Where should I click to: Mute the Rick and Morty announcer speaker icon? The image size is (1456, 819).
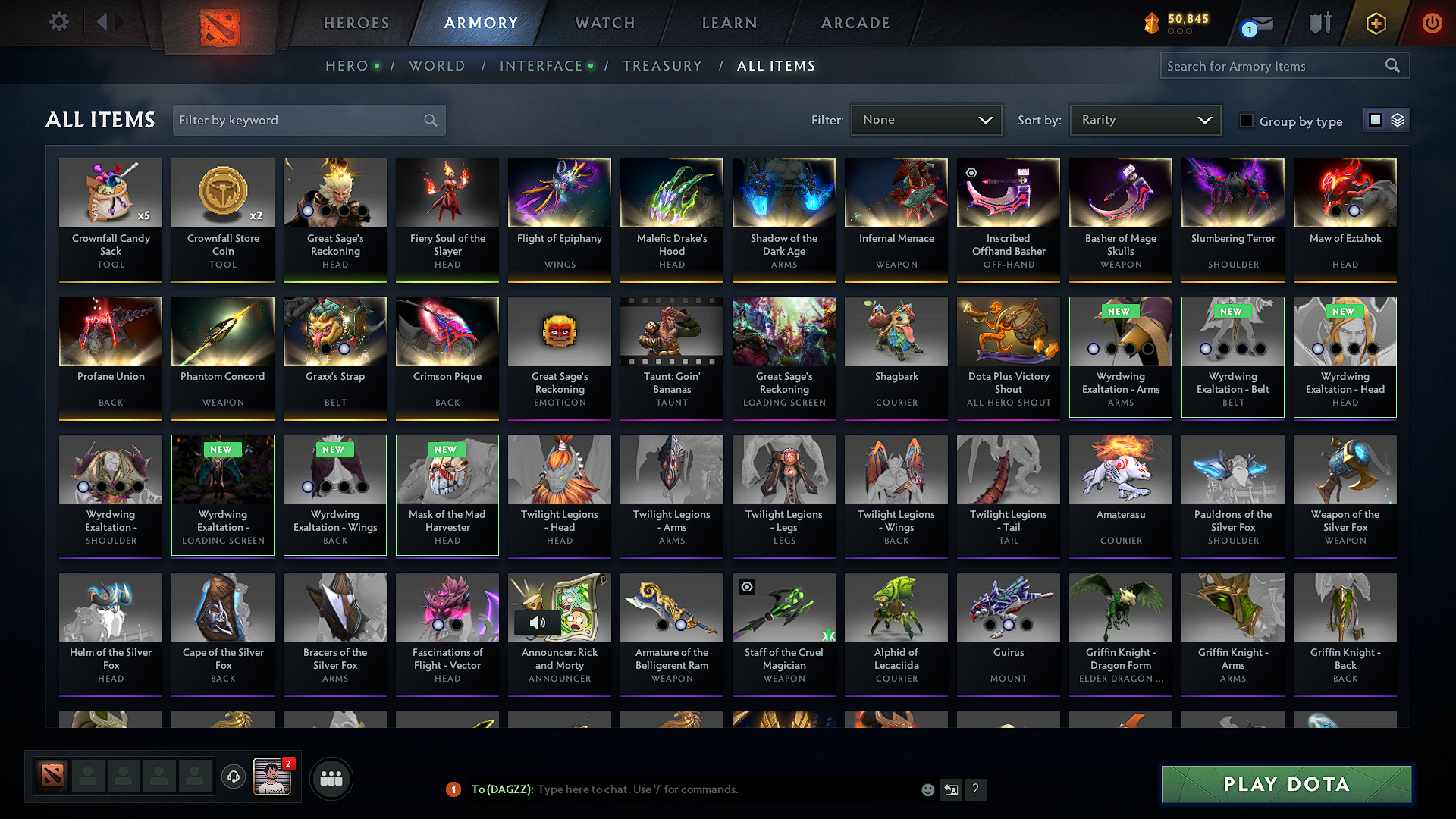(x=538, y=622)
